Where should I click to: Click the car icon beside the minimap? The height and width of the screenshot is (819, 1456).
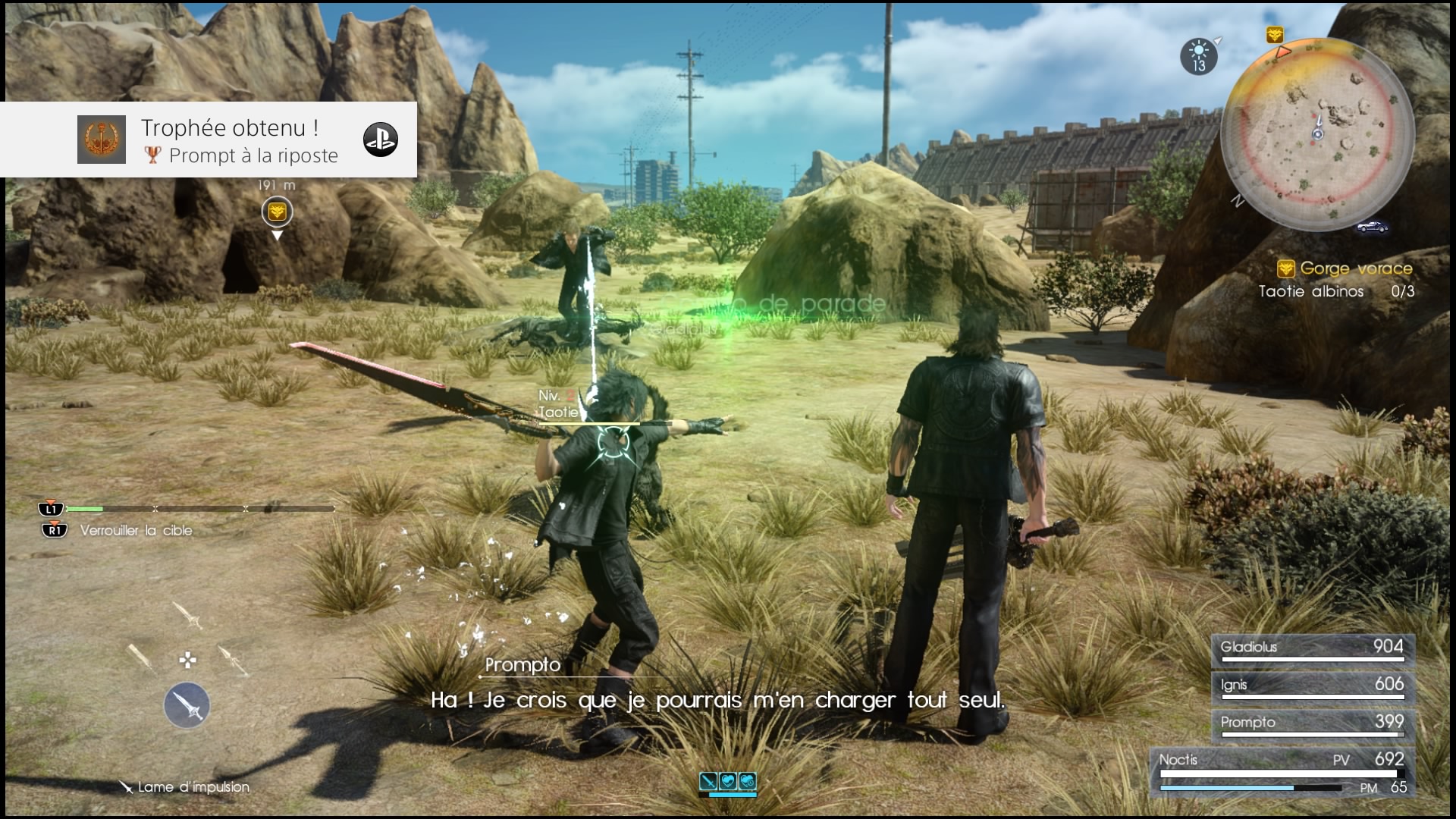[x=1372, y=227]
